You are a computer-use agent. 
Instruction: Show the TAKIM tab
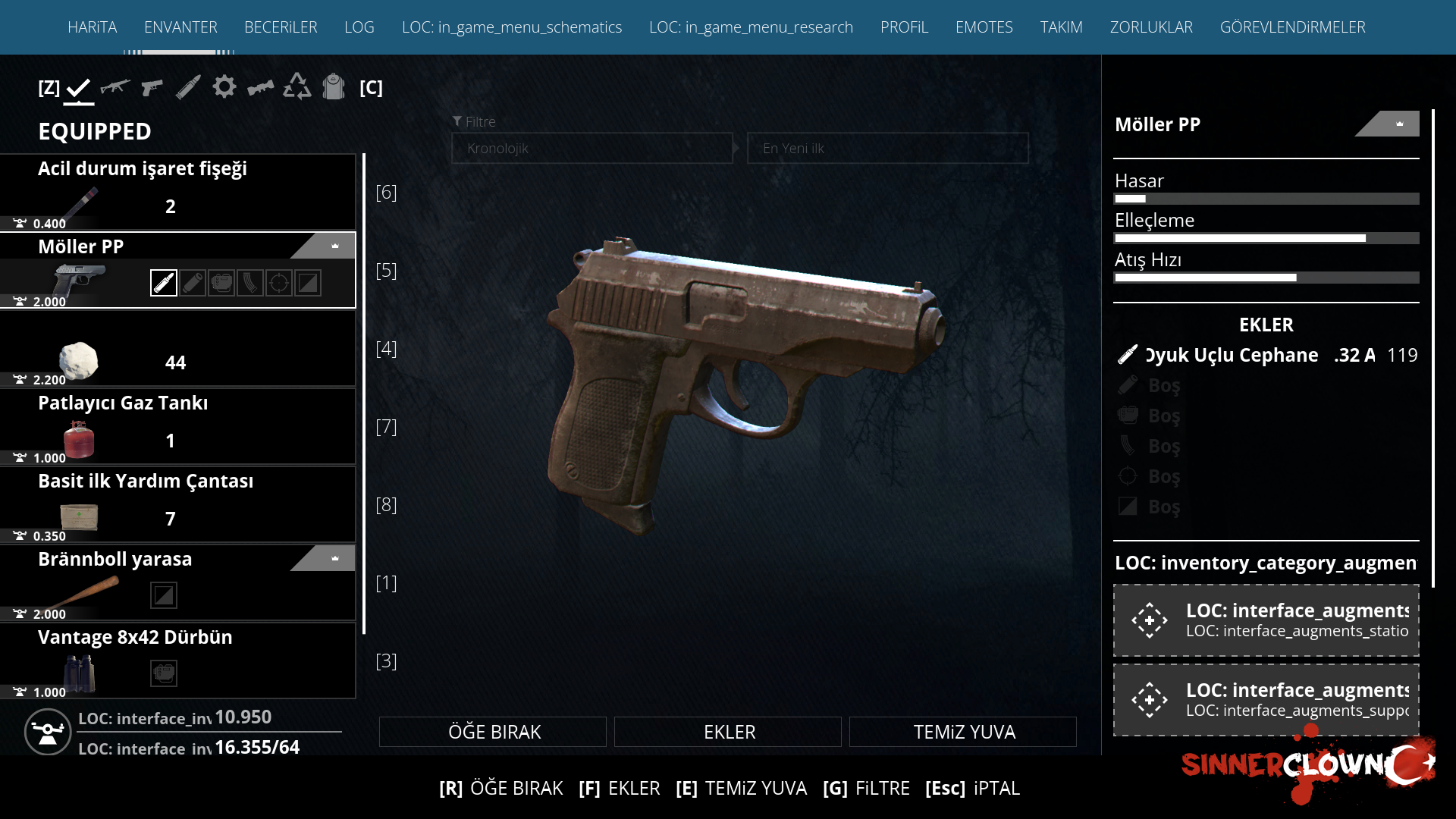tap(1061, 27)
